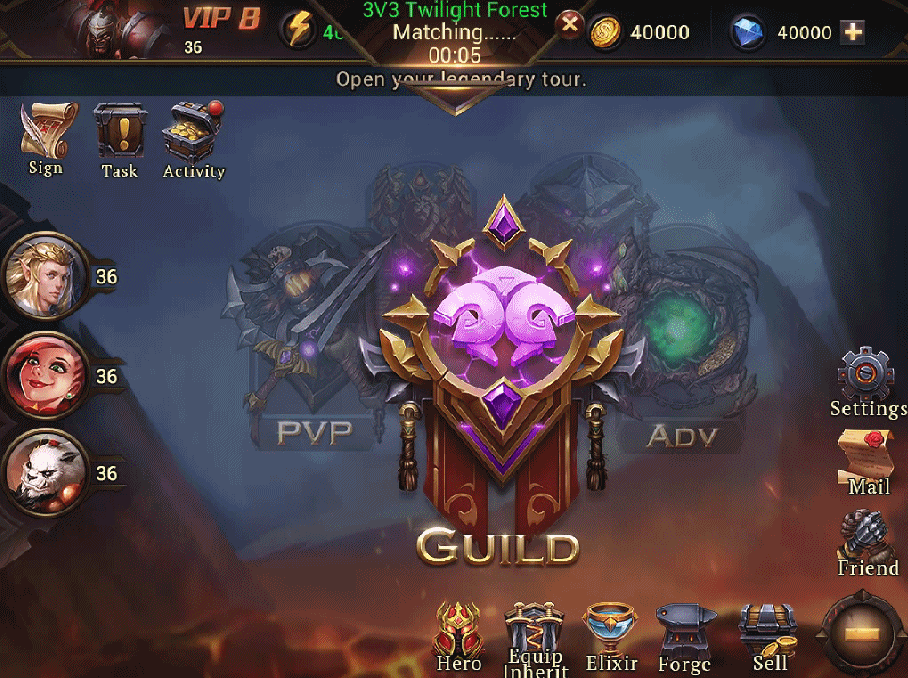This screenshot has height=678, width=908.
Task: Collapse the bottom menu with the minus button
Action: click(862, 634)
